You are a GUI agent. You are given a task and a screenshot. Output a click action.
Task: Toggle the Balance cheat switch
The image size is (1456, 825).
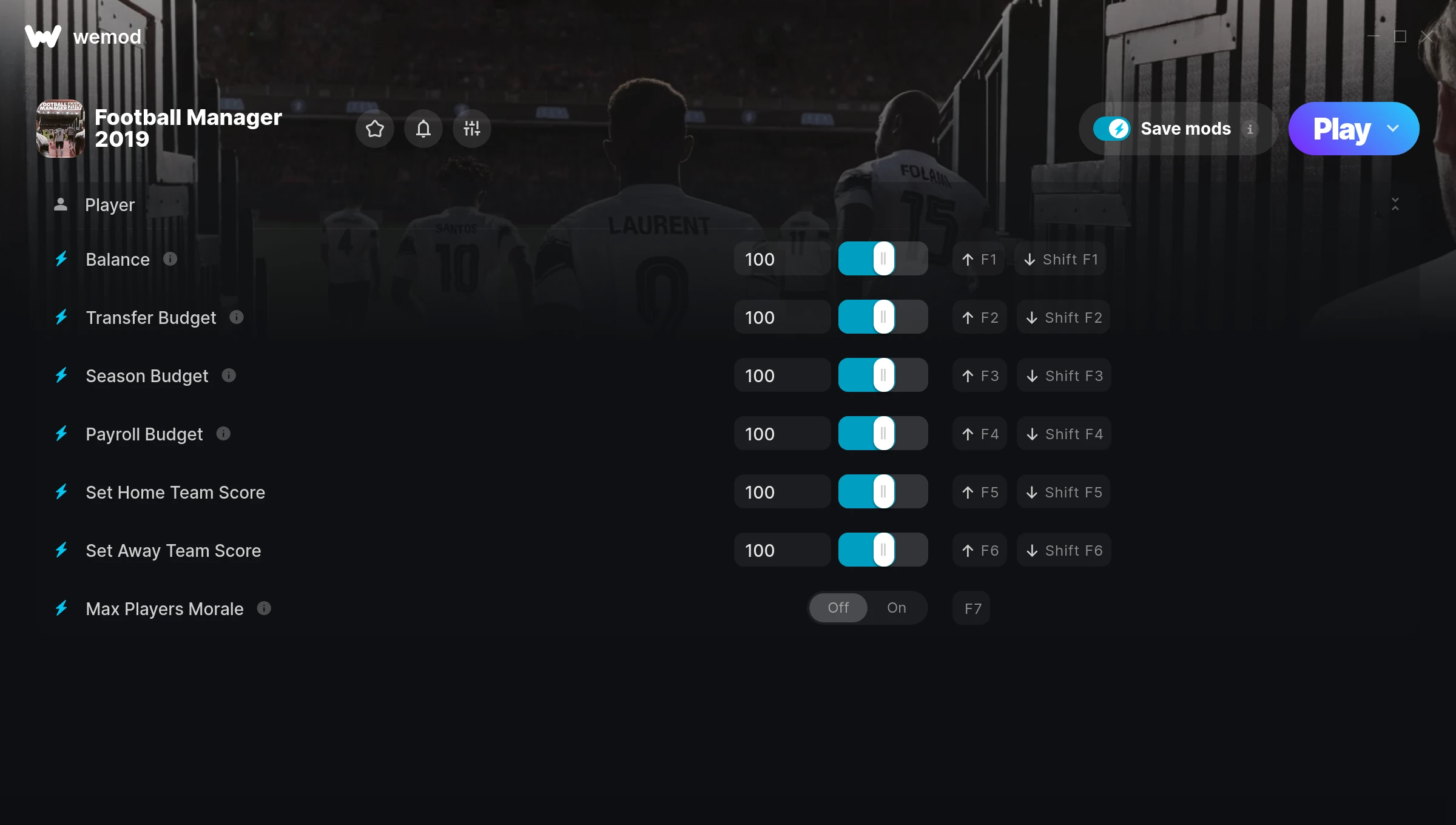coord(882,258)
